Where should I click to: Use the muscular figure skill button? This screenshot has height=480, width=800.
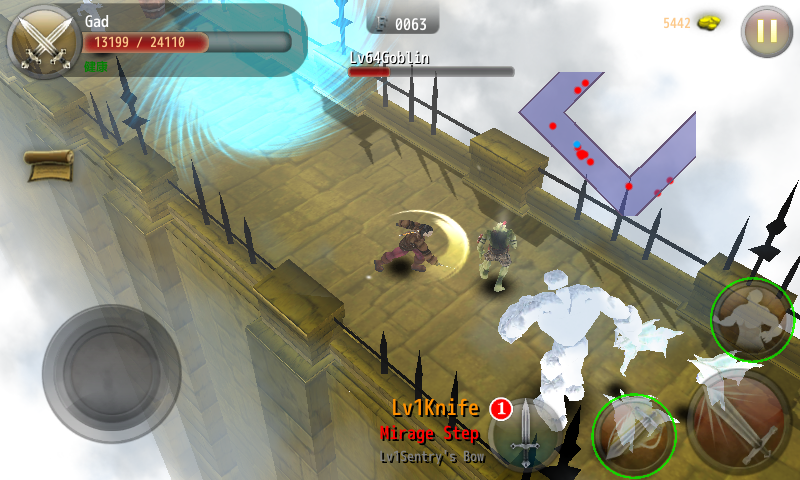[752, 320]
